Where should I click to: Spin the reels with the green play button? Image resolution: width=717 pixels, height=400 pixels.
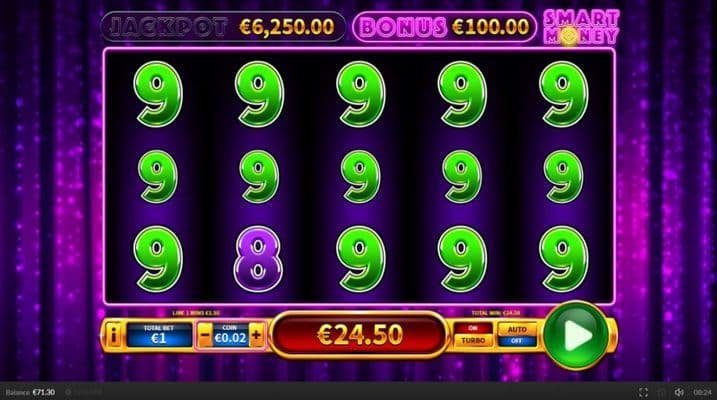pyautogui.click(x=575, y=335)
